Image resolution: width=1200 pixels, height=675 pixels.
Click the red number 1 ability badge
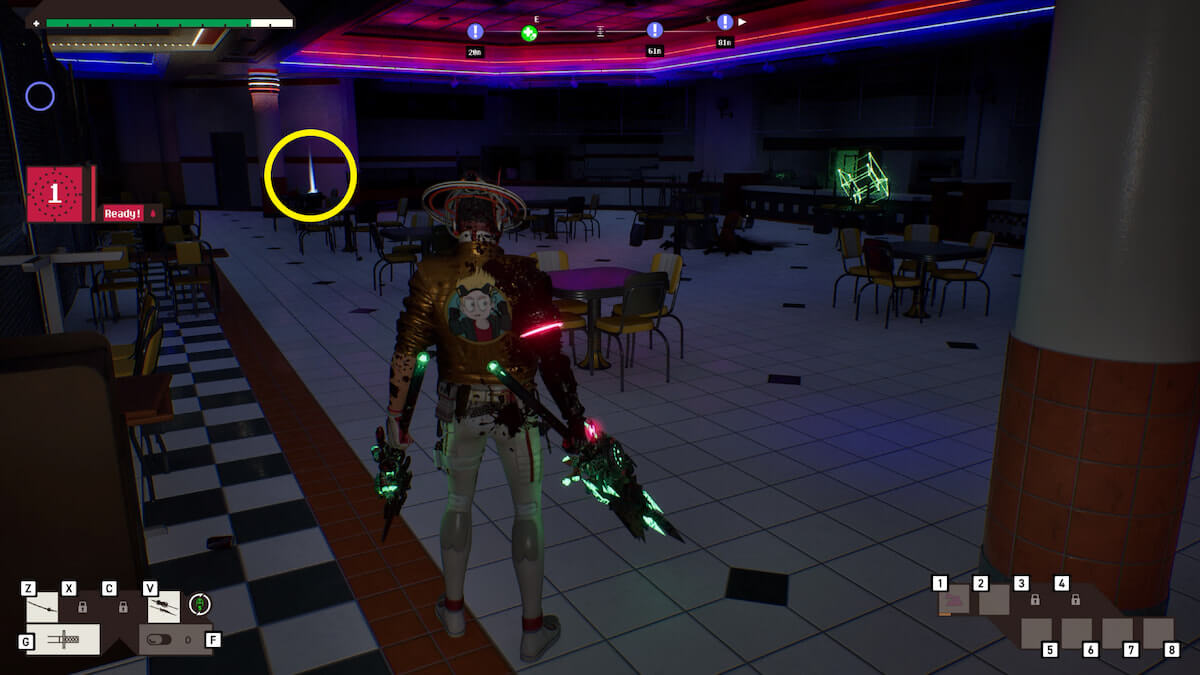click(55, 194)
